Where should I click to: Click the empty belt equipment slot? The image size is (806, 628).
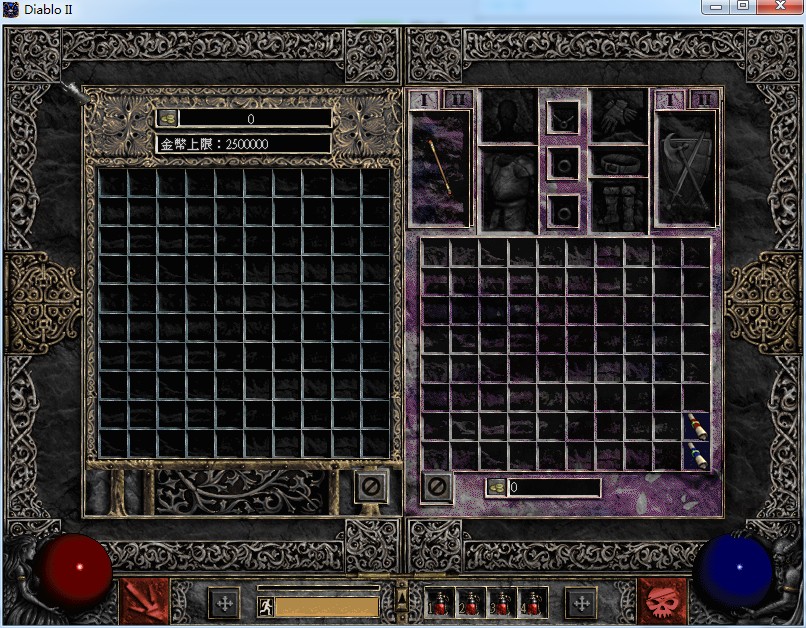point(619,160)
